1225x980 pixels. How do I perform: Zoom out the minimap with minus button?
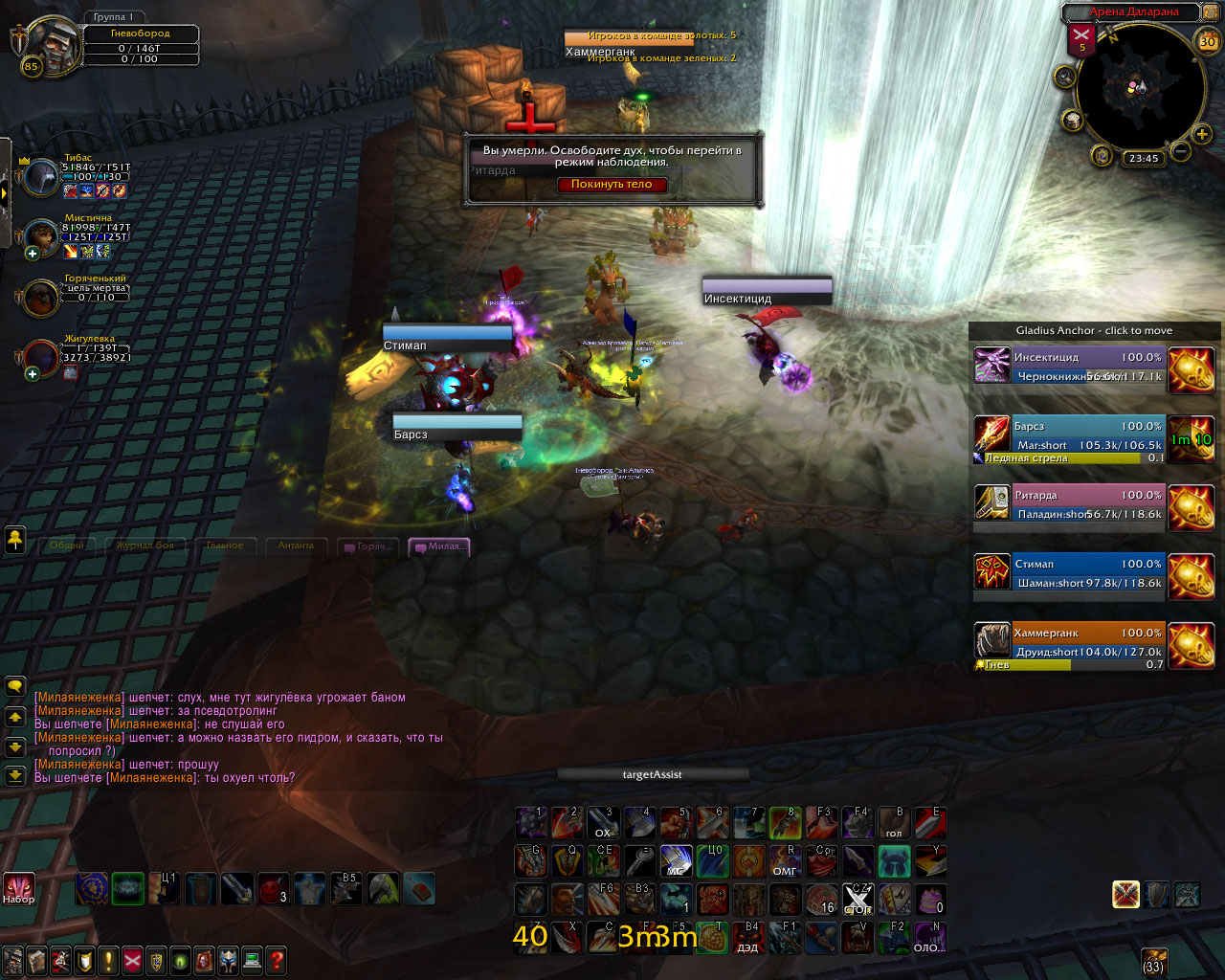(1181, 151)
